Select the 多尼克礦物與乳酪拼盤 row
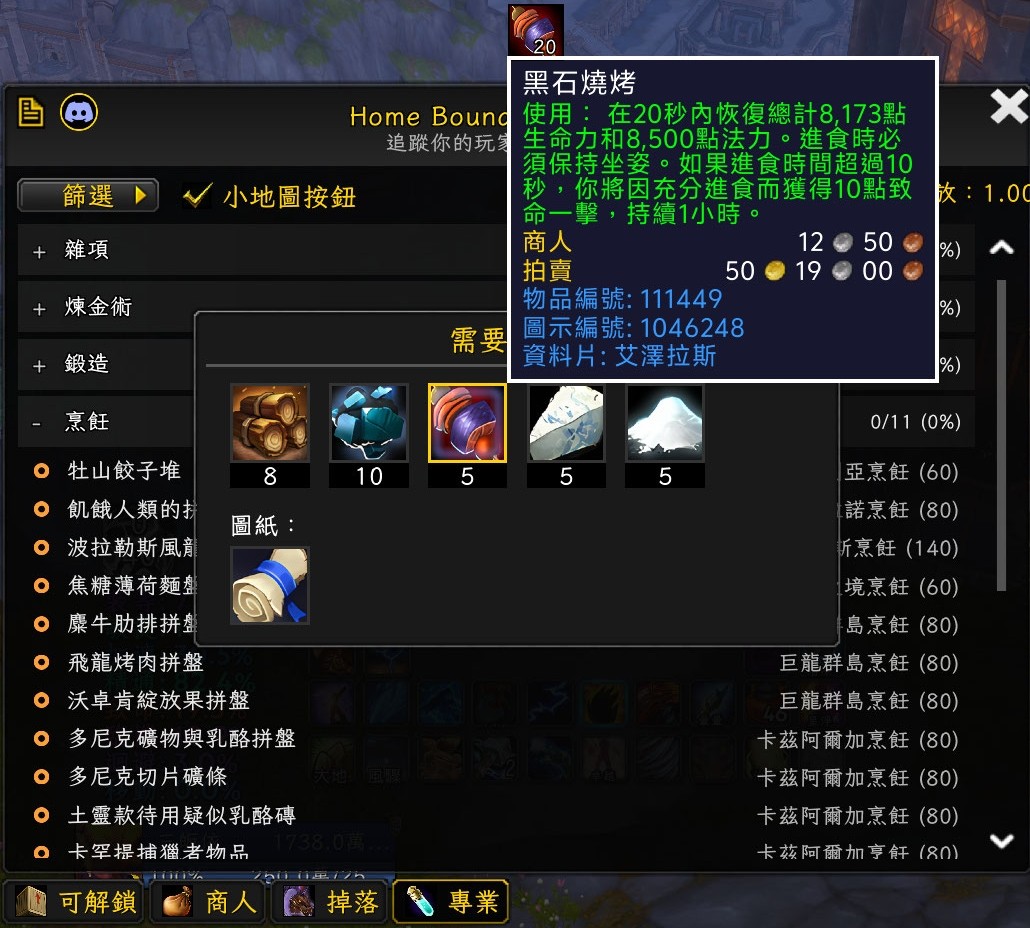This screenshot has width=1030, height=928. (182, 740)
